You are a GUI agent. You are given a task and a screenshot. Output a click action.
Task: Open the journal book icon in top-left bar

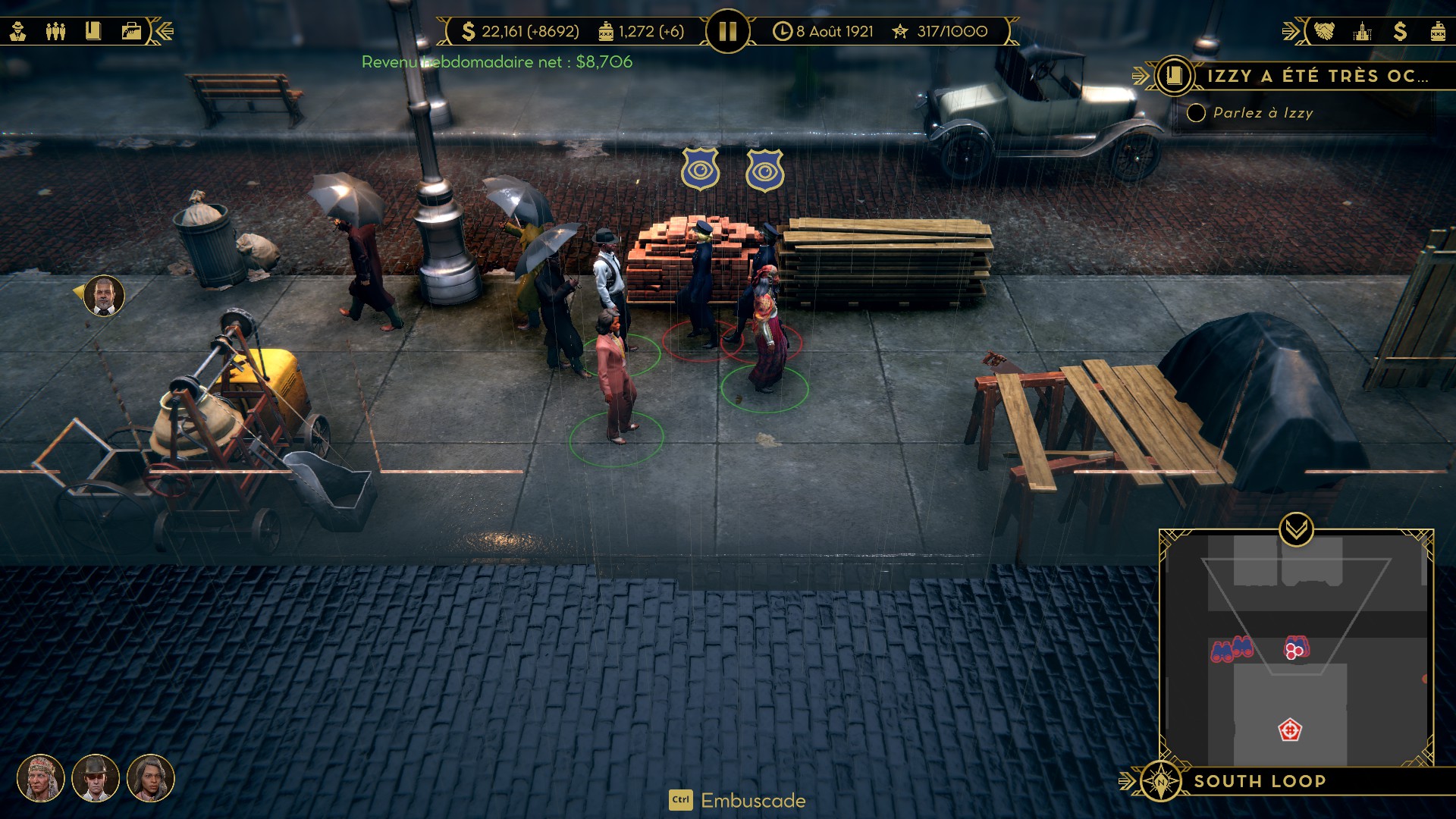pos(93,31)
